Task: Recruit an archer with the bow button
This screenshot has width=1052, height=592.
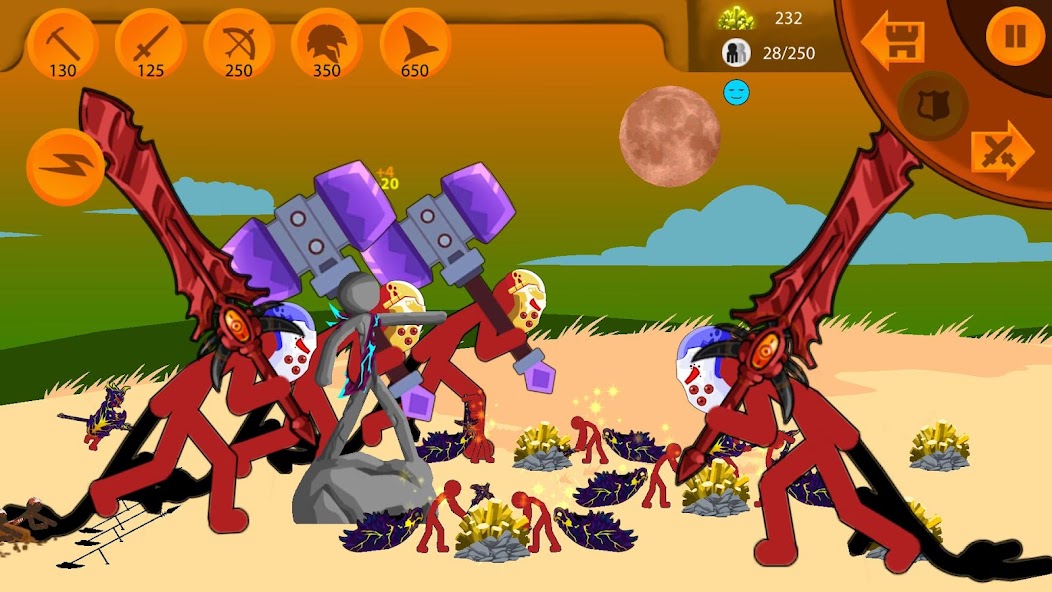Action: pyautogui.click(x=239, y=44)
